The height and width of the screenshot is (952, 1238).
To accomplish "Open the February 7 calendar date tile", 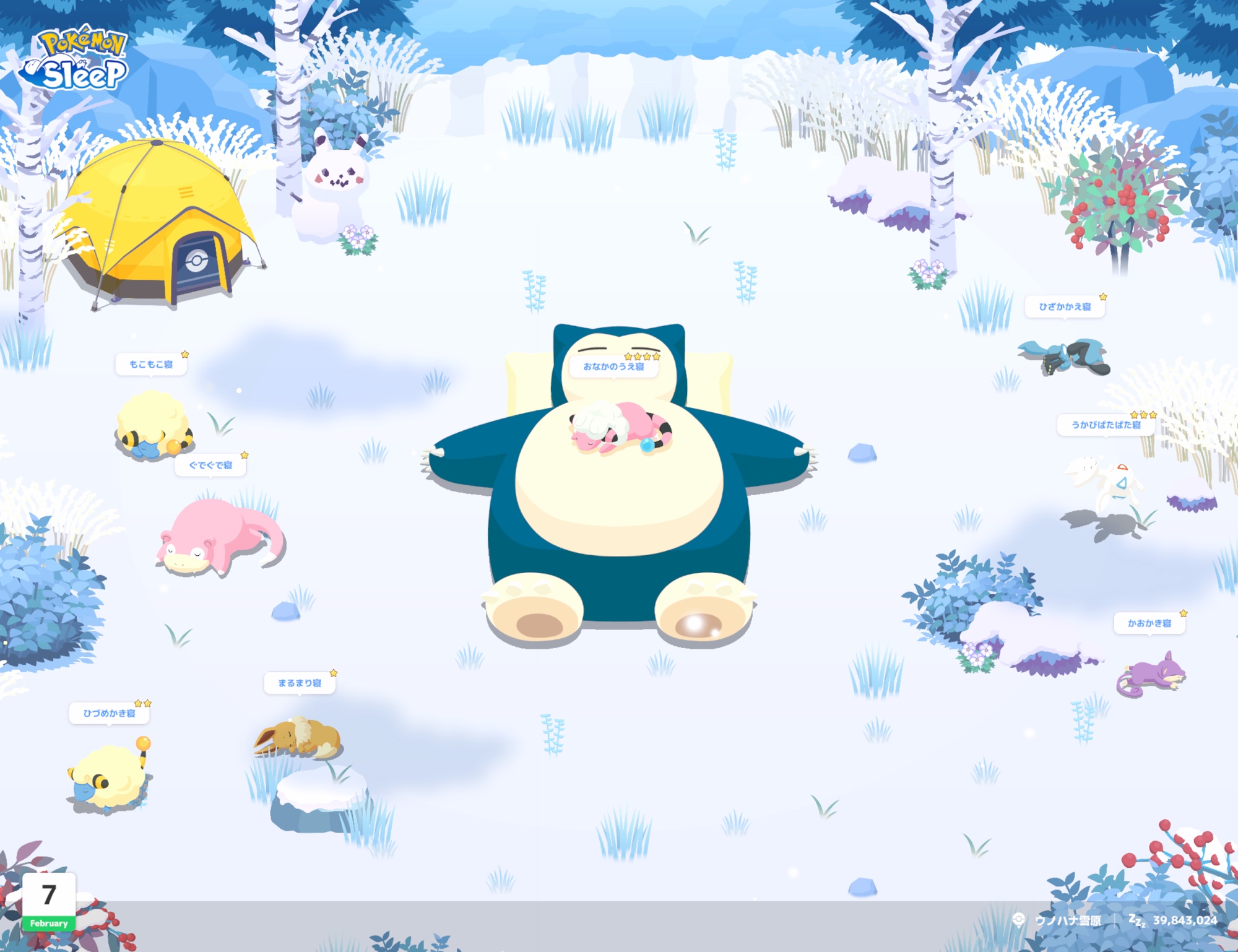I will click(x=49, y=901).
